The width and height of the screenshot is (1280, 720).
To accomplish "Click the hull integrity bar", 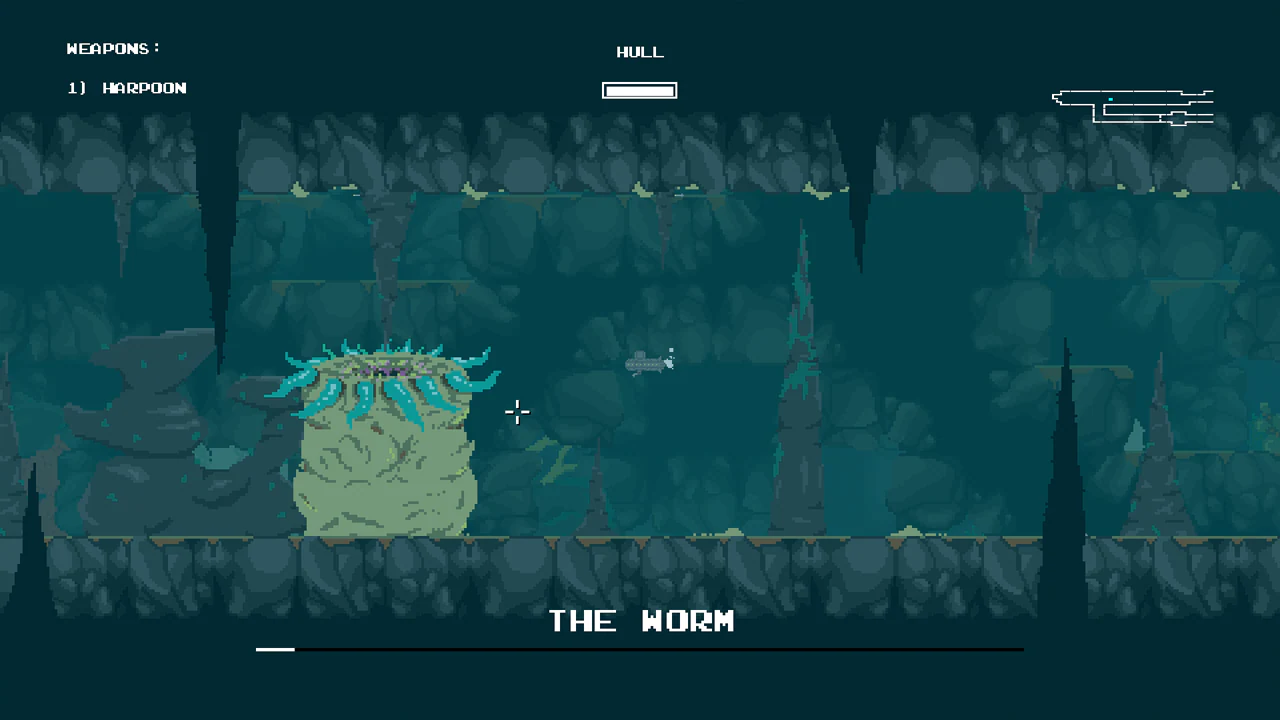I will (639, 90).
